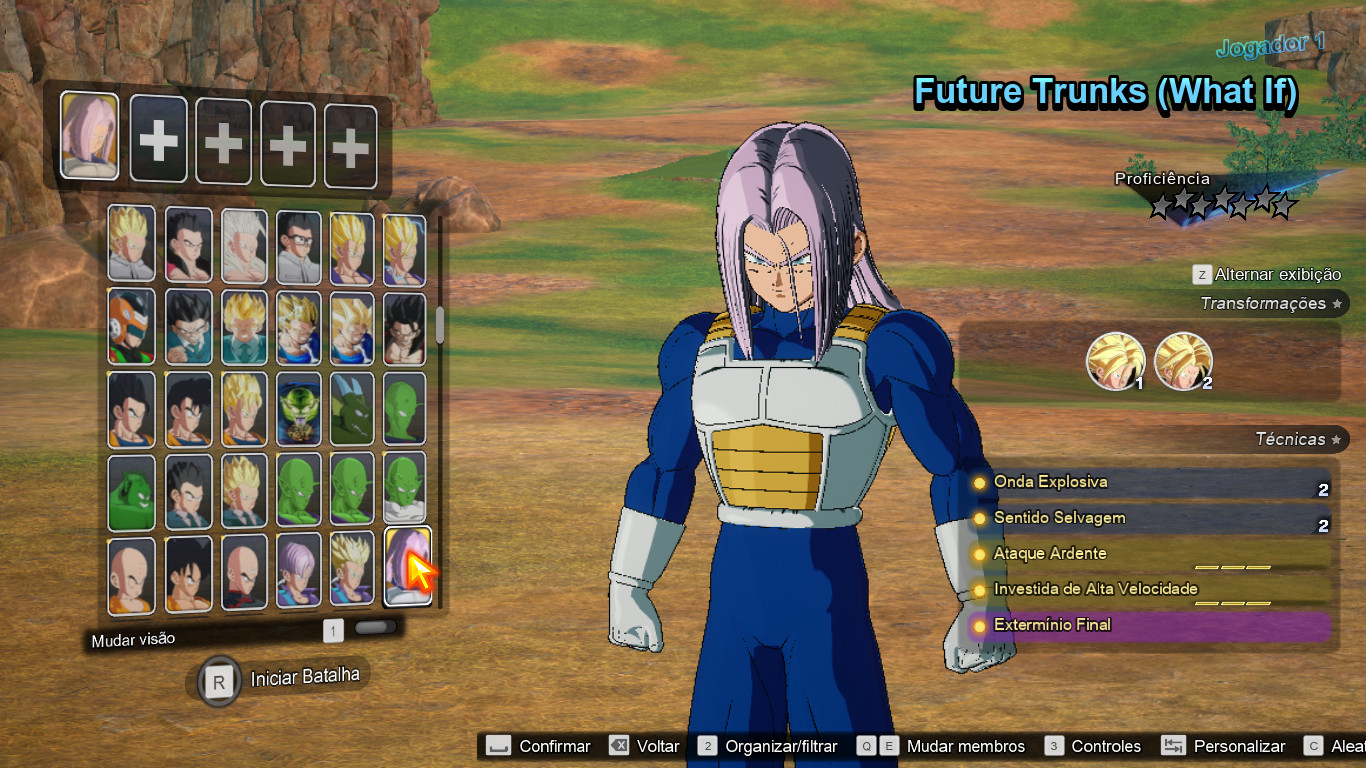Click the character roster scrollbar handle
This screenshot has height=768, width=1366.
point(439,325)
